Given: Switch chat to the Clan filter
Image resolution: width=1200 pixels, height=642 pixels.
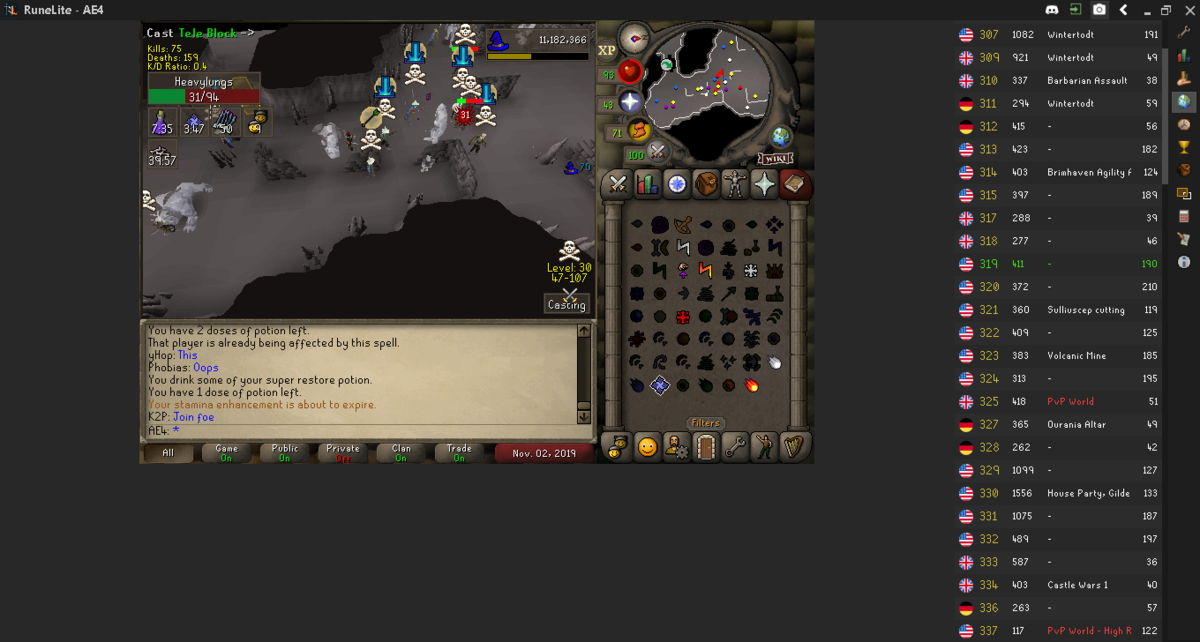Looking at the screenshot, I should click(401, 453).
